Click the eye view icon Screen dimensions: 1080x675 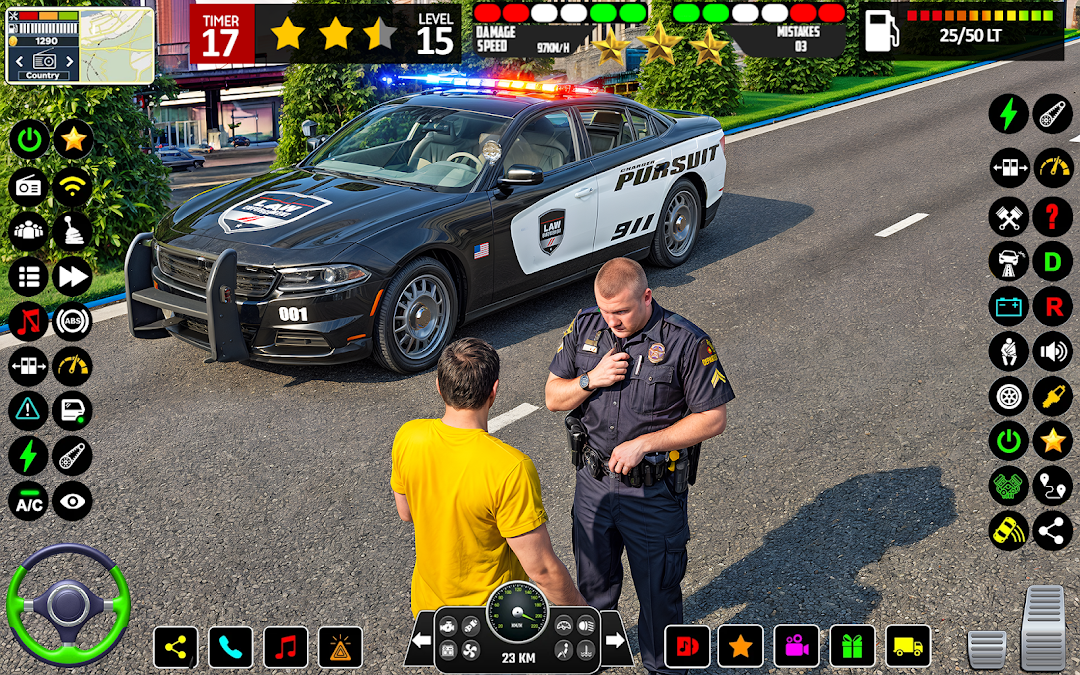pyautogui.click(x=72, y=502)
